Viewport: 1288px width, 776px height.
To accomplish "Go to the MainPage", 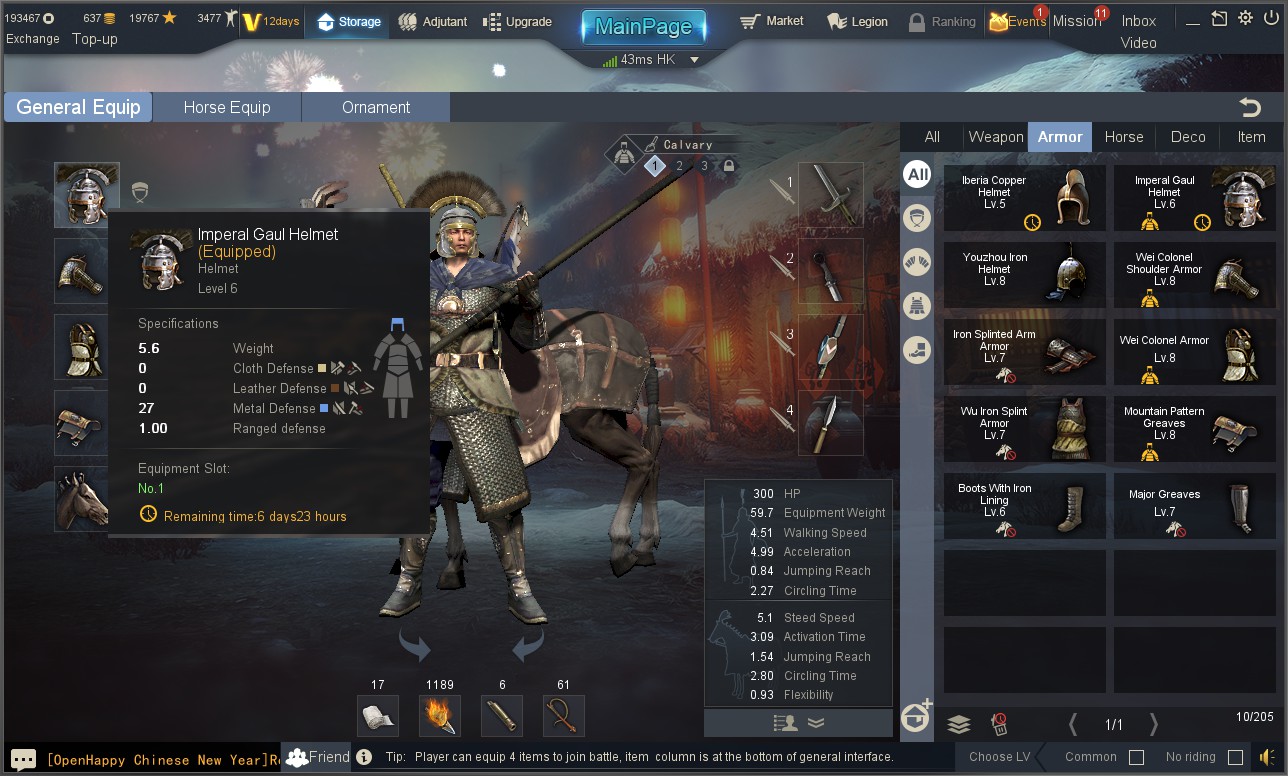I will coord(643,27).
